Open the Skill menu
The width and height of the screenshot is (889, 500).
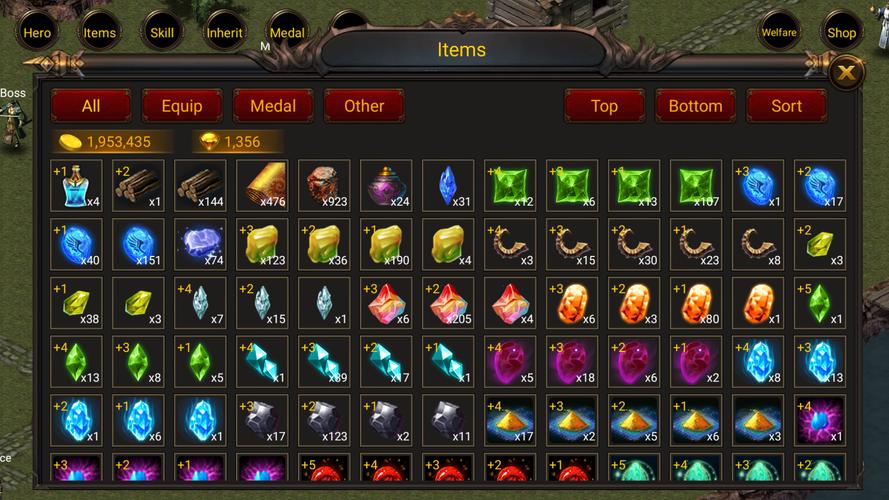click(161, 32)
